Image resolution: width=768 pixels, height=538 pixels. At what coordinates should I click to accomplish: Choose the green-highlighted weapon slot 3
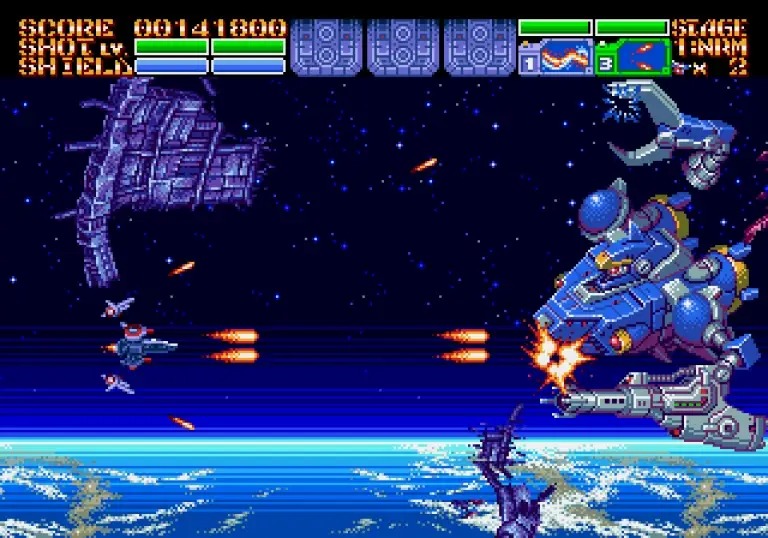tap(632, 57)
